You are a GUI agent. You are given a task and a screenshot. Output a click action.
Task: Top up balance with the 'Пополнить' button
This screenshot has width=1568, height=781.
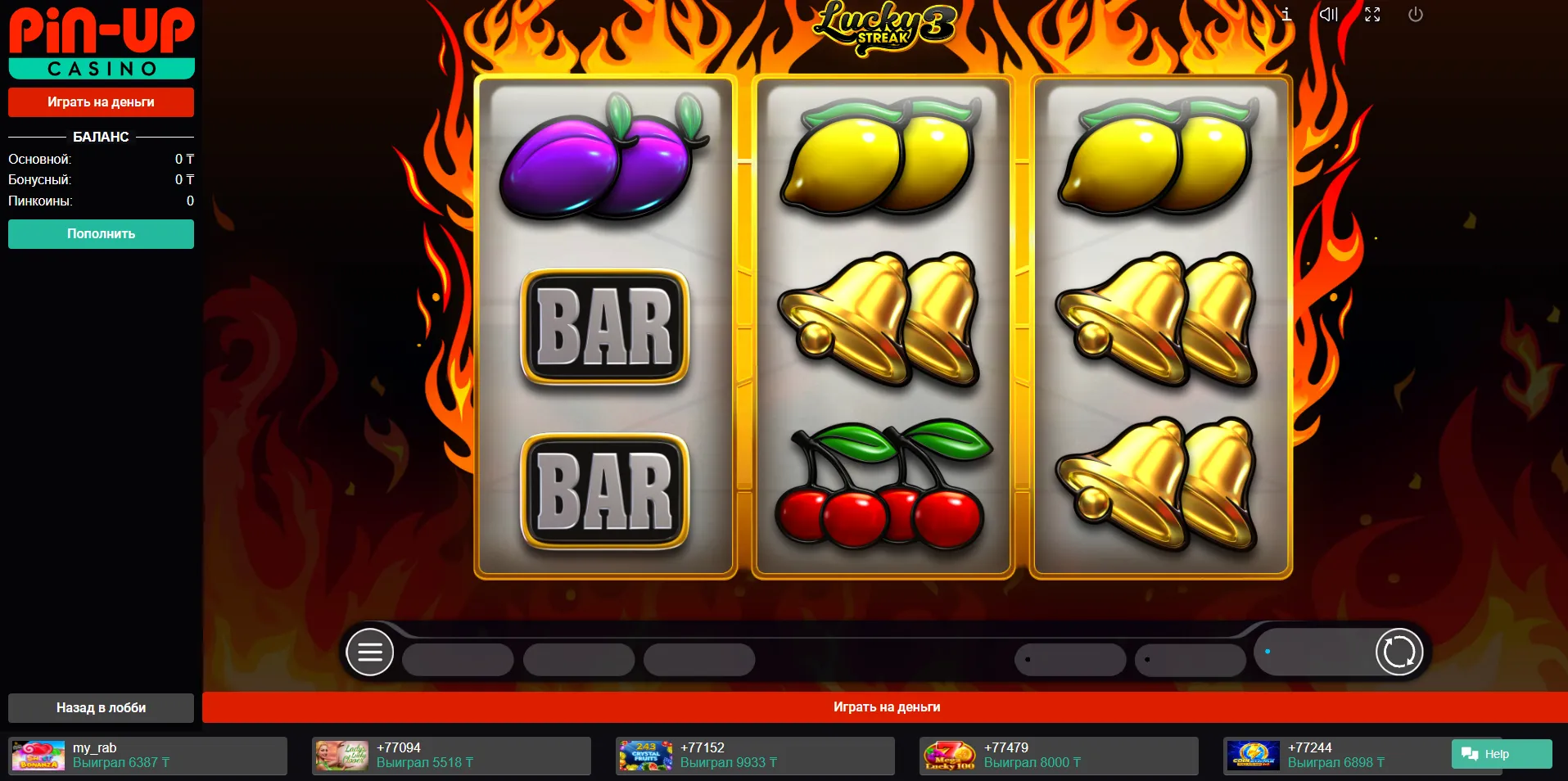(101, 234)
